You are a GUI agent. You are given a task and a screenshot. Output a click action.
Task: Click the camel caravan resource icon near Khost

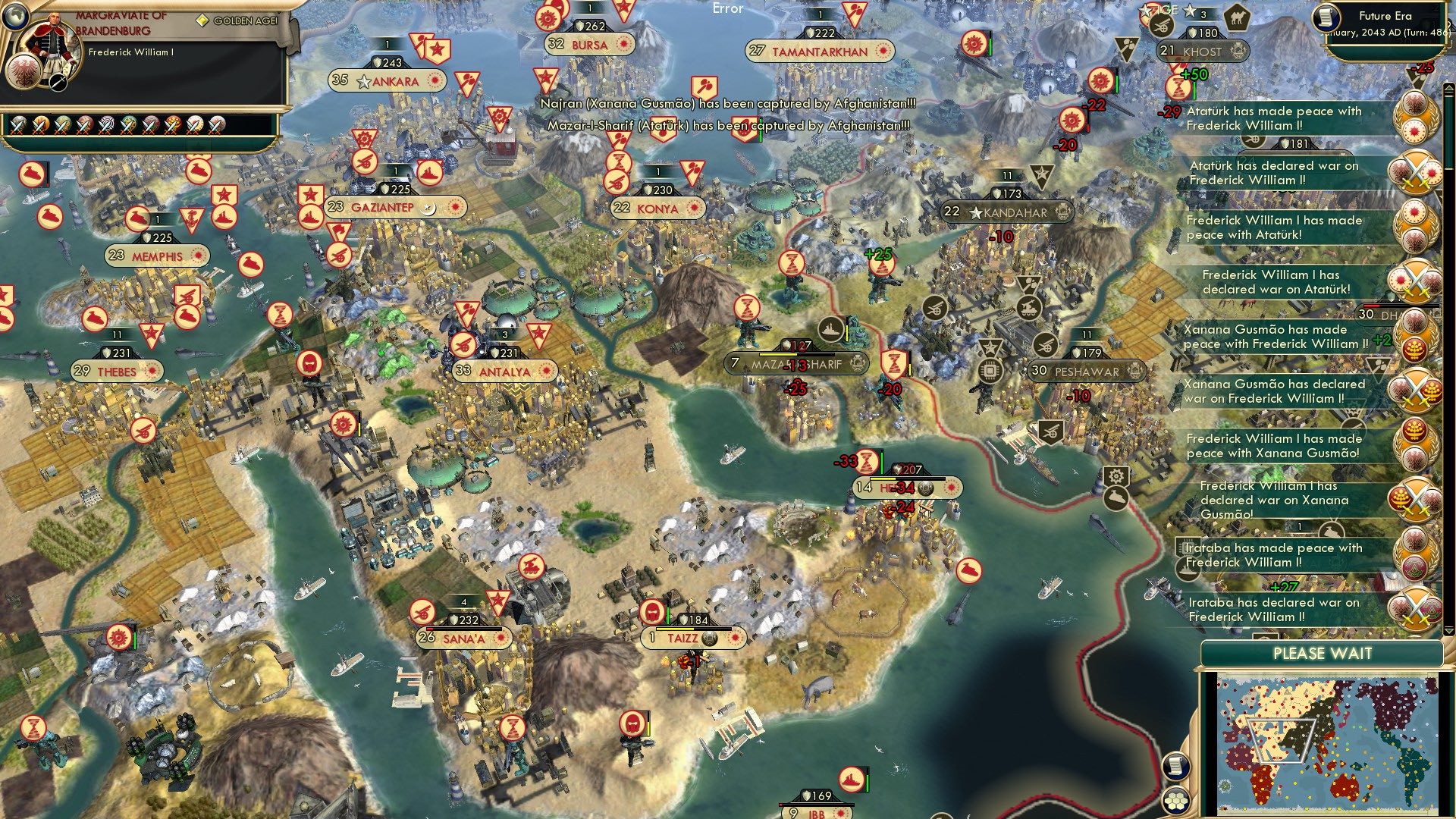1237,18
